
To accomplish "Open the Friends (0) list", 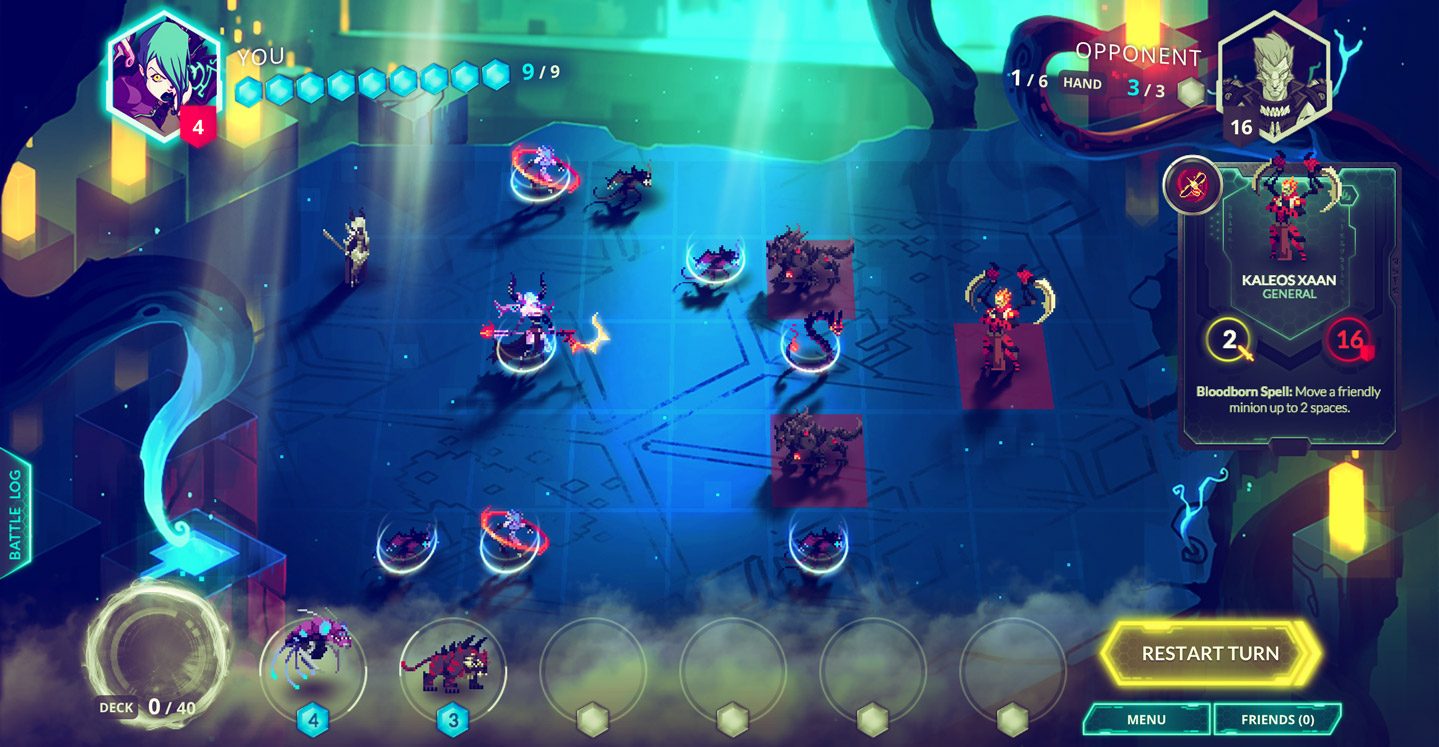I will tap(1277, 719).
